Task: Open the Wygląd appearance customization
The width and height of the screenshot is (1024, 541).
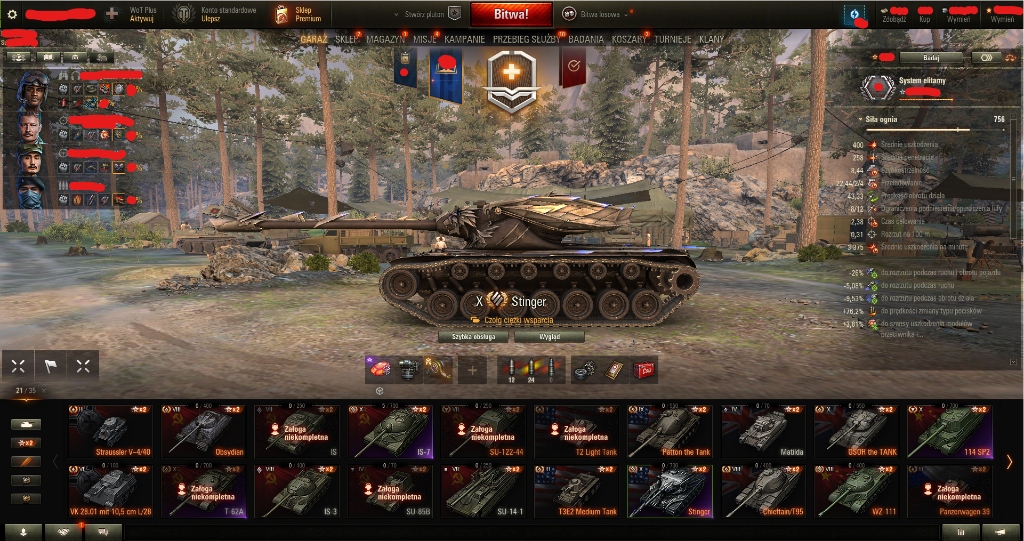Action: point(549,337)
